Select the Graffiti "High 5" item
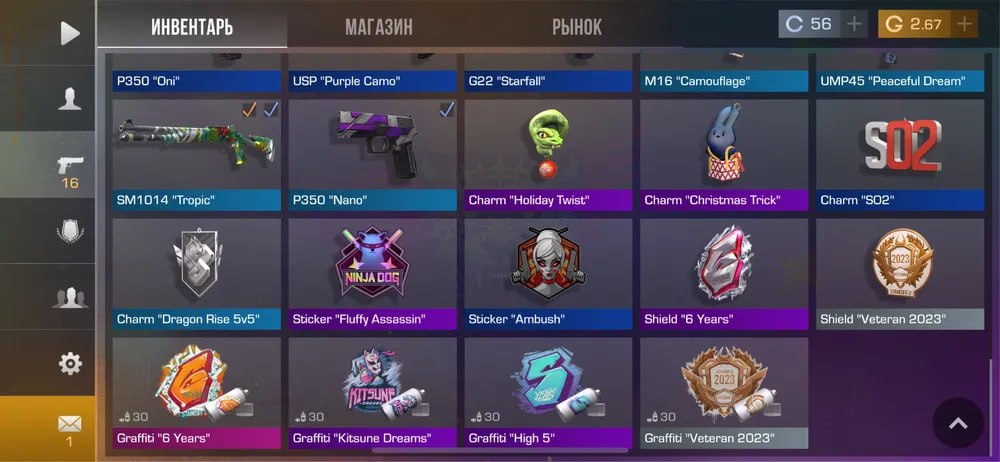The image size is (1000, 462). point(548,392)
